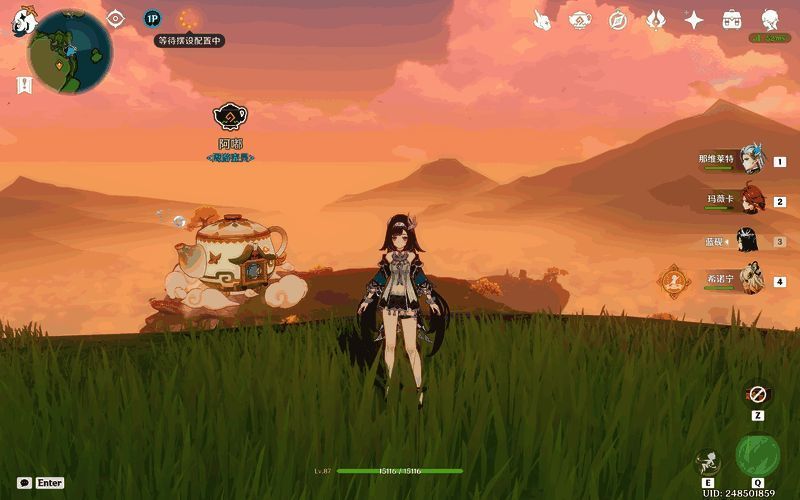Open the compass adventure icon
Image resolution: width=800 pixels, height=500 pixels.
point(618,20)
